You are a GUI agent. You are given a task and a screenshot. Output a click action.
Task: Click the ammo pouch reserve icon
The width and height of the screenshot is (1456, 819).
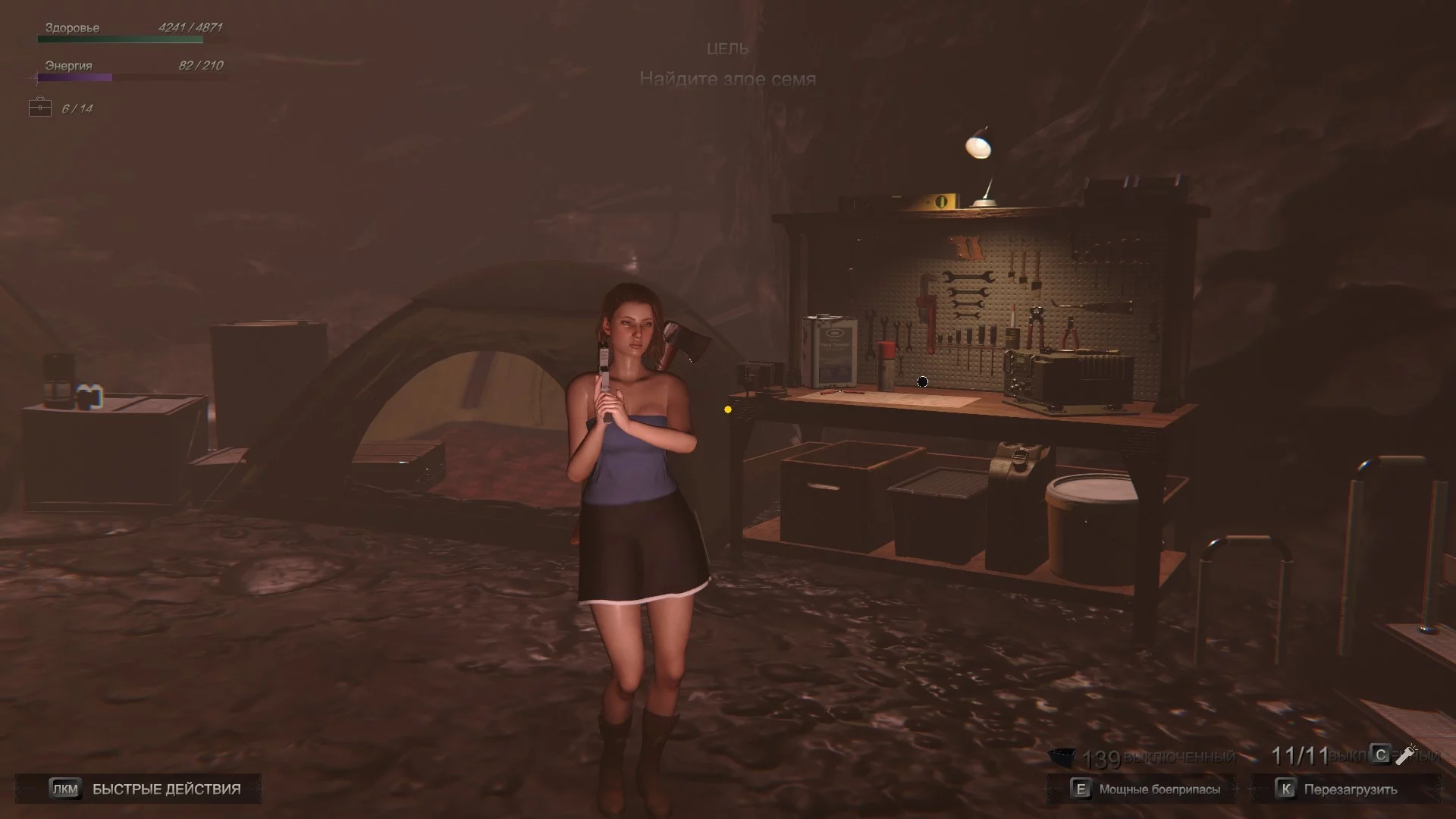pos(1062,757)
